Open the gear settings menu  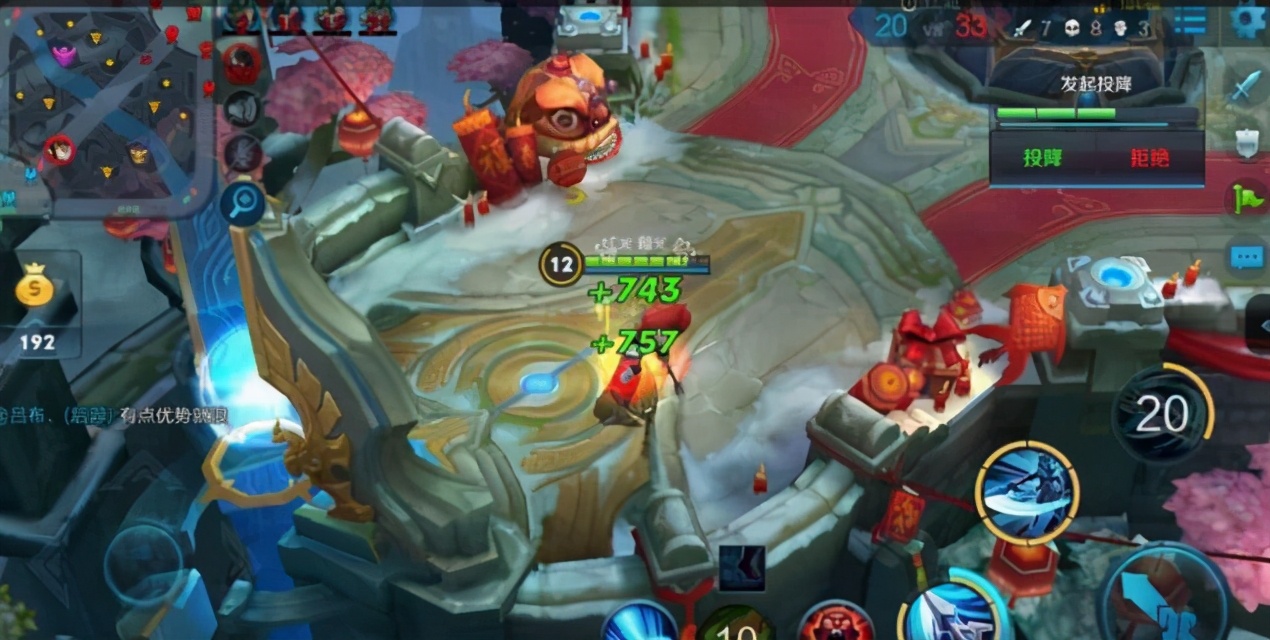point(1246,20)
